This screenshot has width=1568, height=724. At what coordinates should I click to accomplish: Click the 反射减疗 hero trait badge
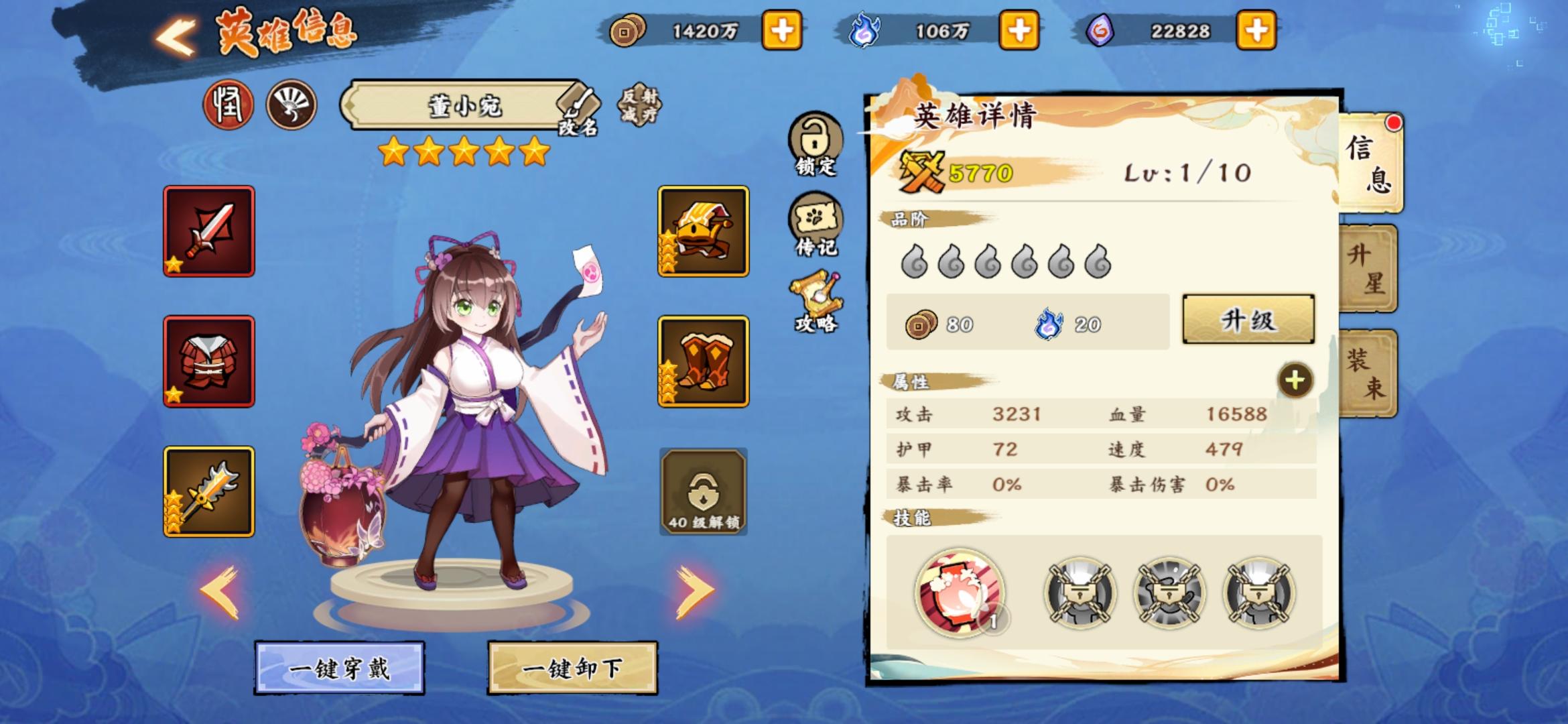(x=641, y=107)
